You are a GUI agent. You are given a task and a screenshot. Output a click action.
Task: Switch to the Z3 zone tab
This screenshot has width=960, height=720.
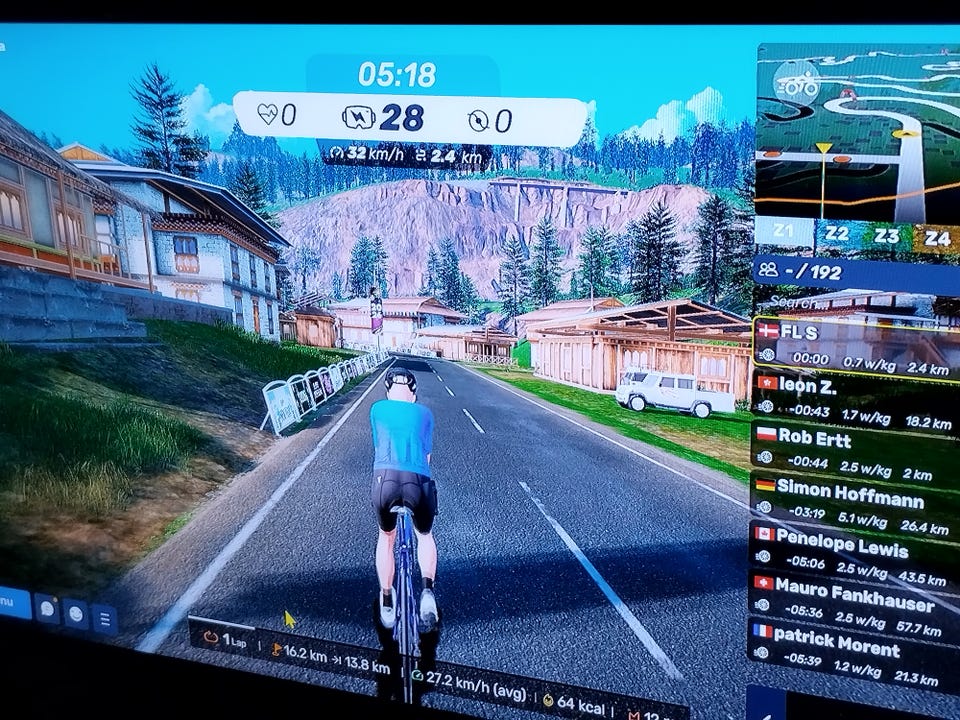coord(885,237)
